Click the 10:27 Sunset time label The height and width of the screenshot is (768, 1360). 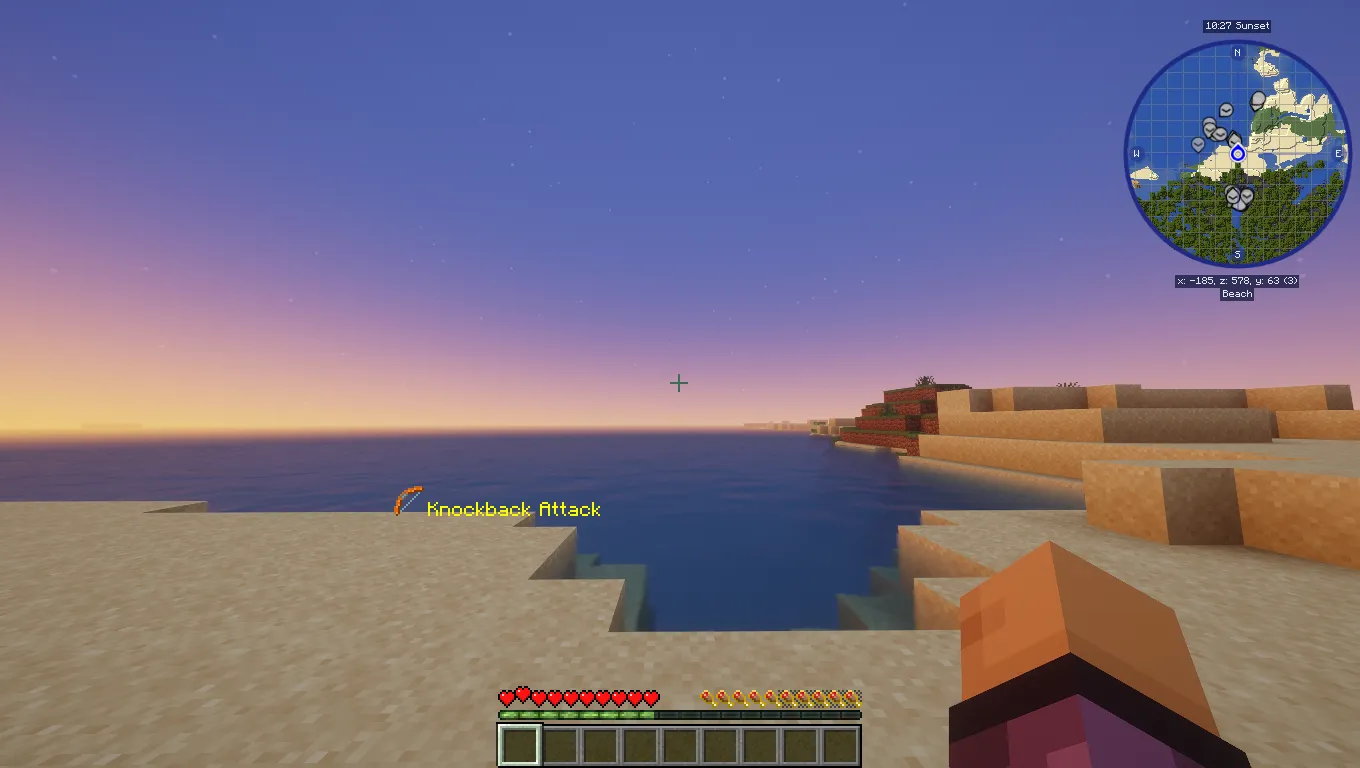[x=1238, y=25]
